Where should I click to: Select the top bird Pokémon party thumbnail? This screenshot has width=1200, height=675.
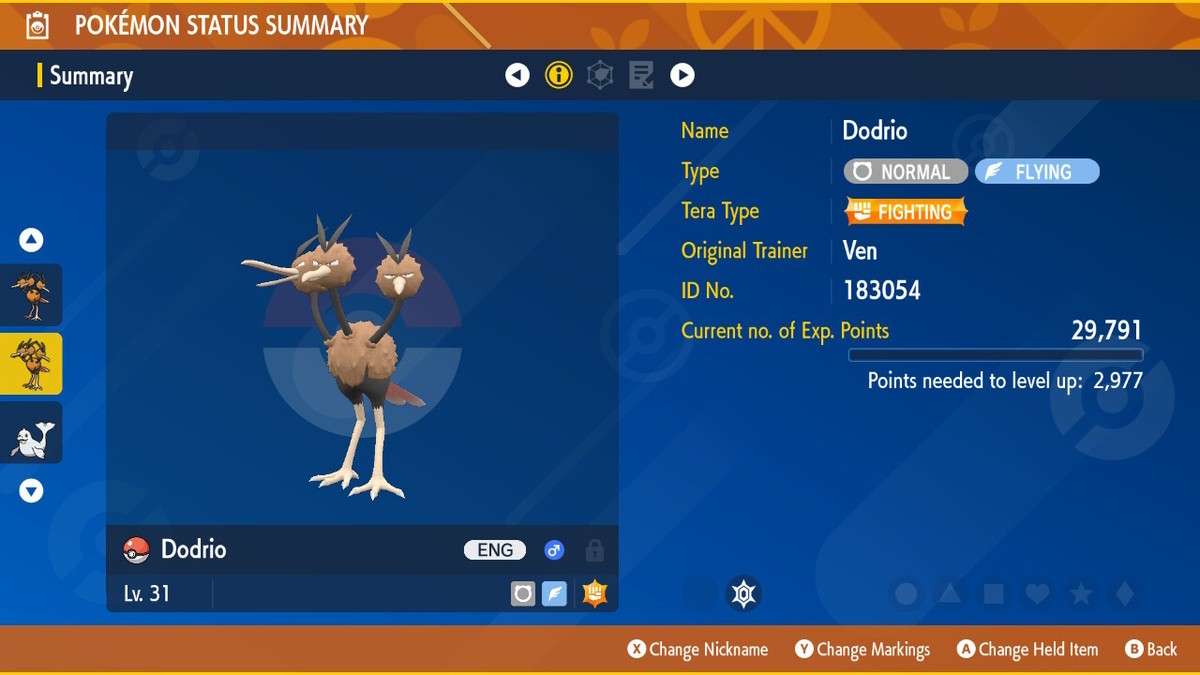click(x=31, y=295)
